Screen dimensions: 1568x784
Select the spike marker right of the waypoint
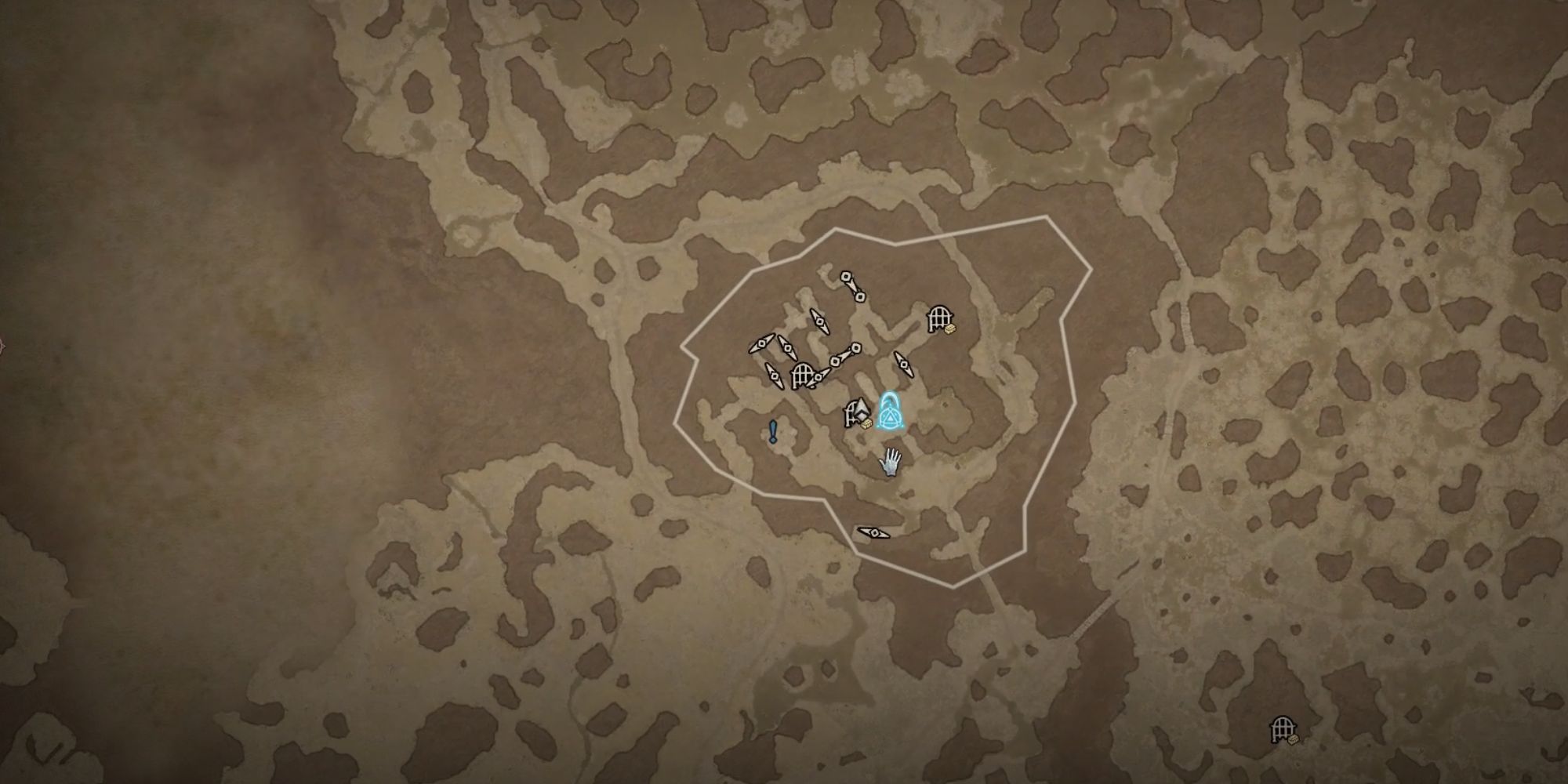click(904, 365)
